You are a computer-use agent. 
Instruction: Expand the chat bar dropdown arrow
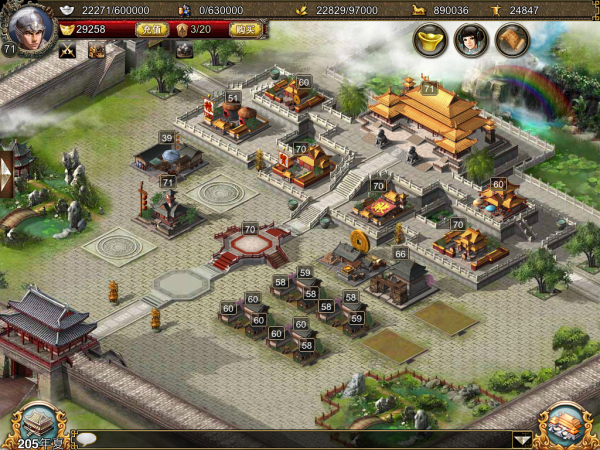pyautogui.click(x=521, y=438)
